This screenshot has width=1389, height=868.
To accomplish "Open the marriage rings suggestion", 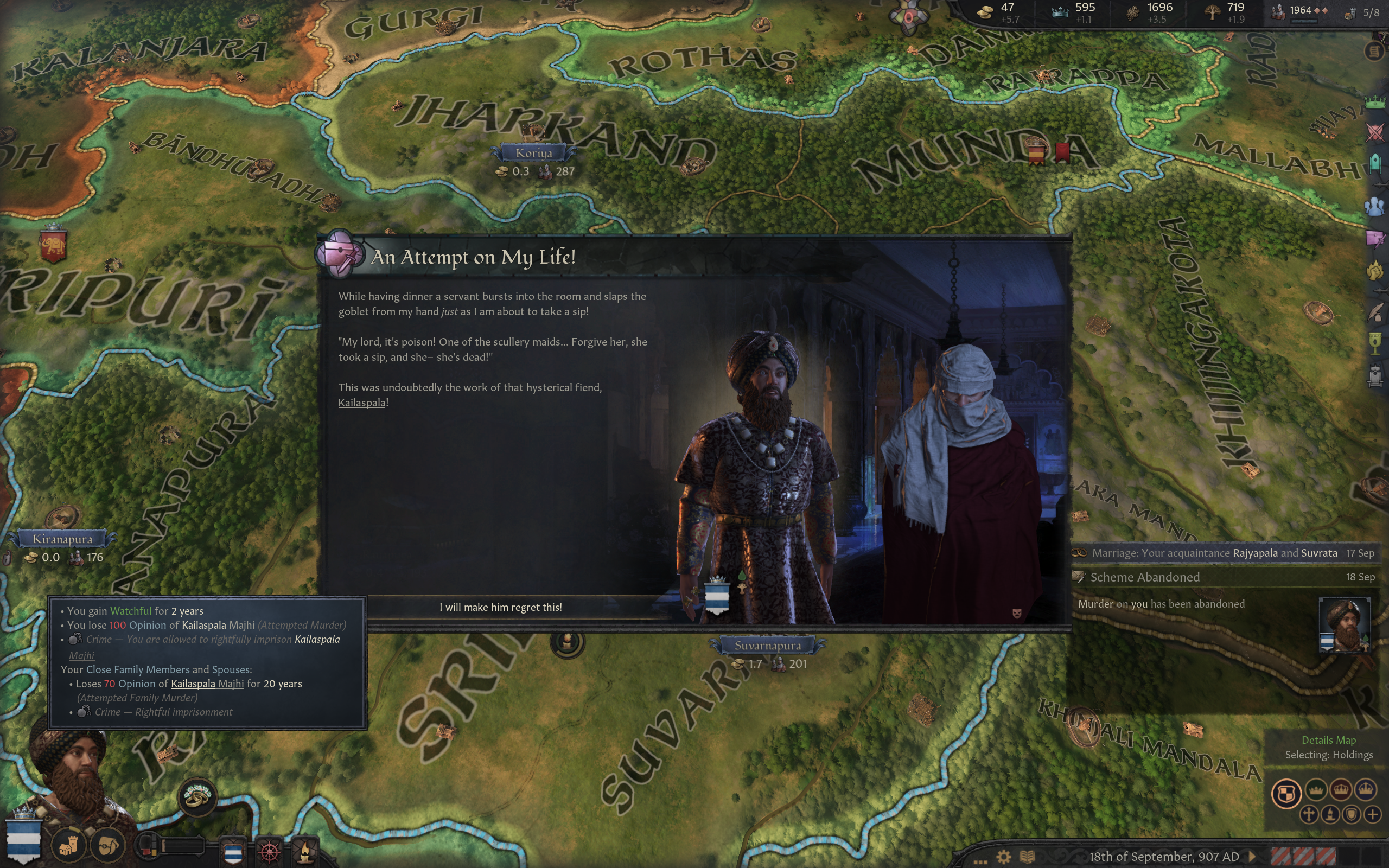I will point(197,796).
